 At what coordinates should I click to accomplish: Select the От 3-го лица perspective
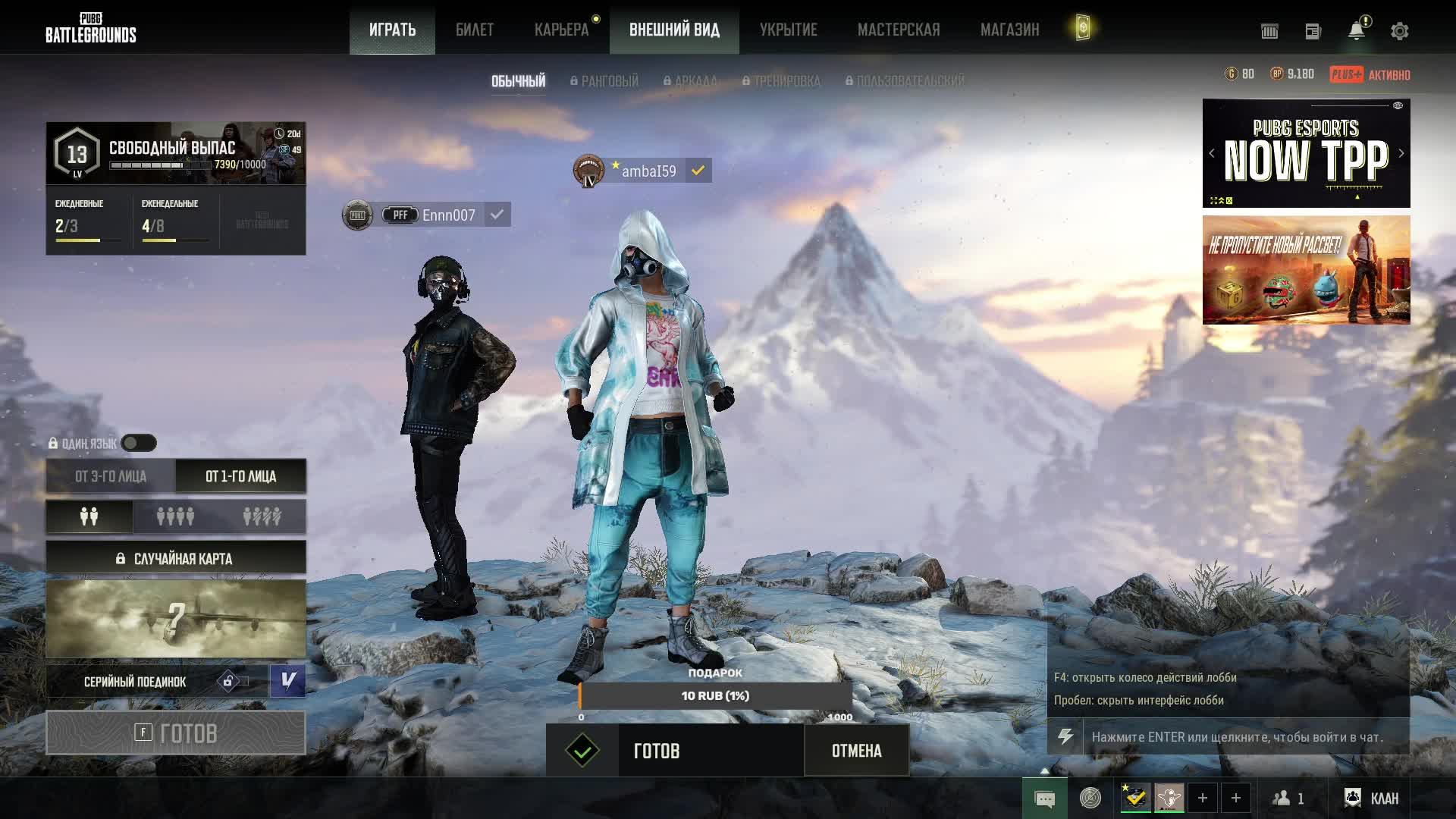111,476
